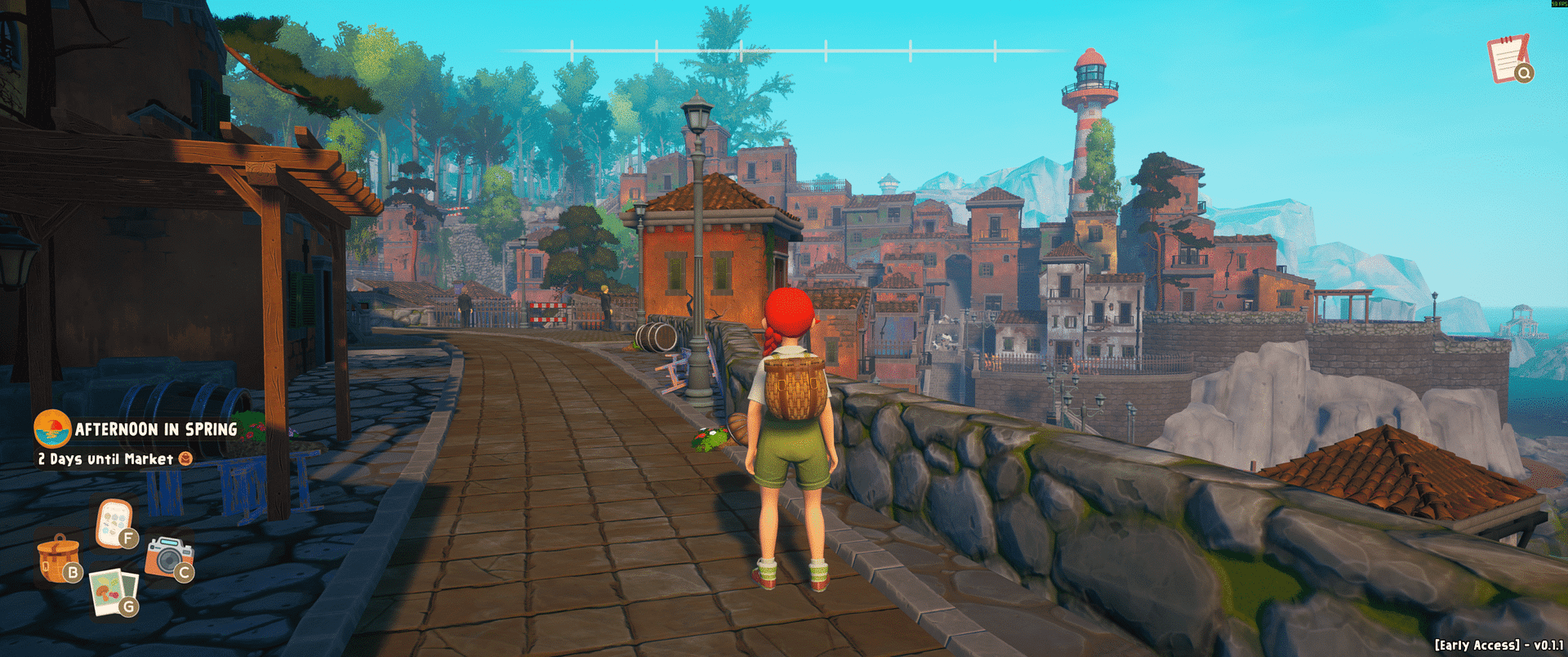The image size is (1568, 657).
Task: Open the photo gallery snapshots icon
Action: point(114,591)
